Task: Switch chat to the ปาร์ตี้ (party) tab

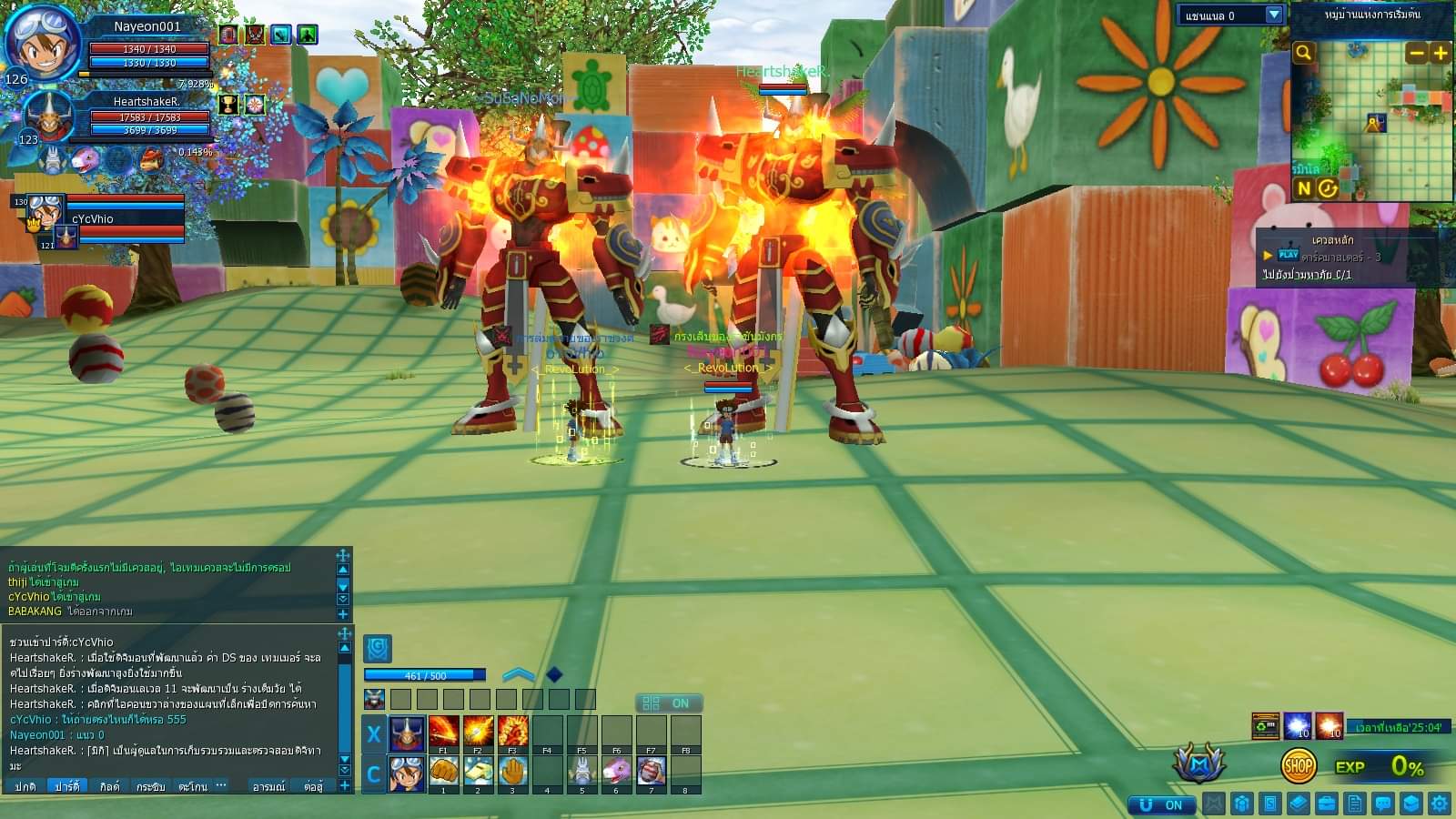Action: (x=66, y=786)
